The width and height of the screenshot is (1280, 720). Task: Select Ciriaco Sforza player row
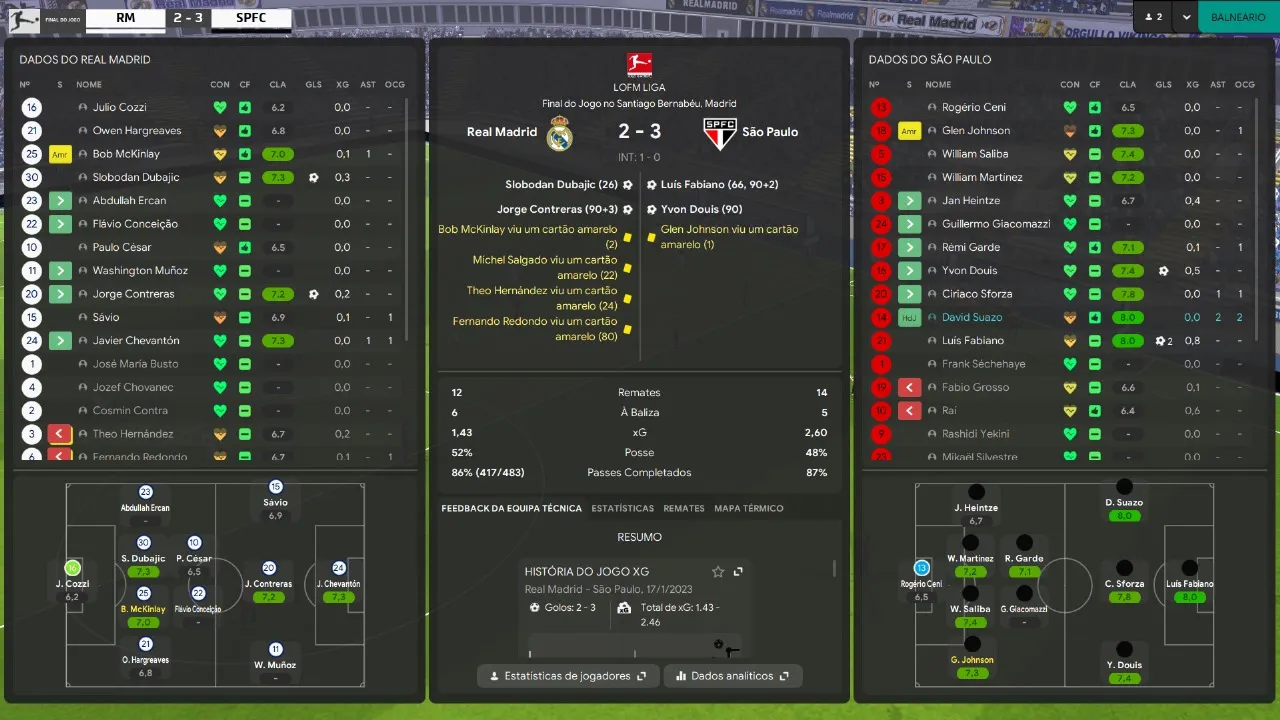[977, 294]
